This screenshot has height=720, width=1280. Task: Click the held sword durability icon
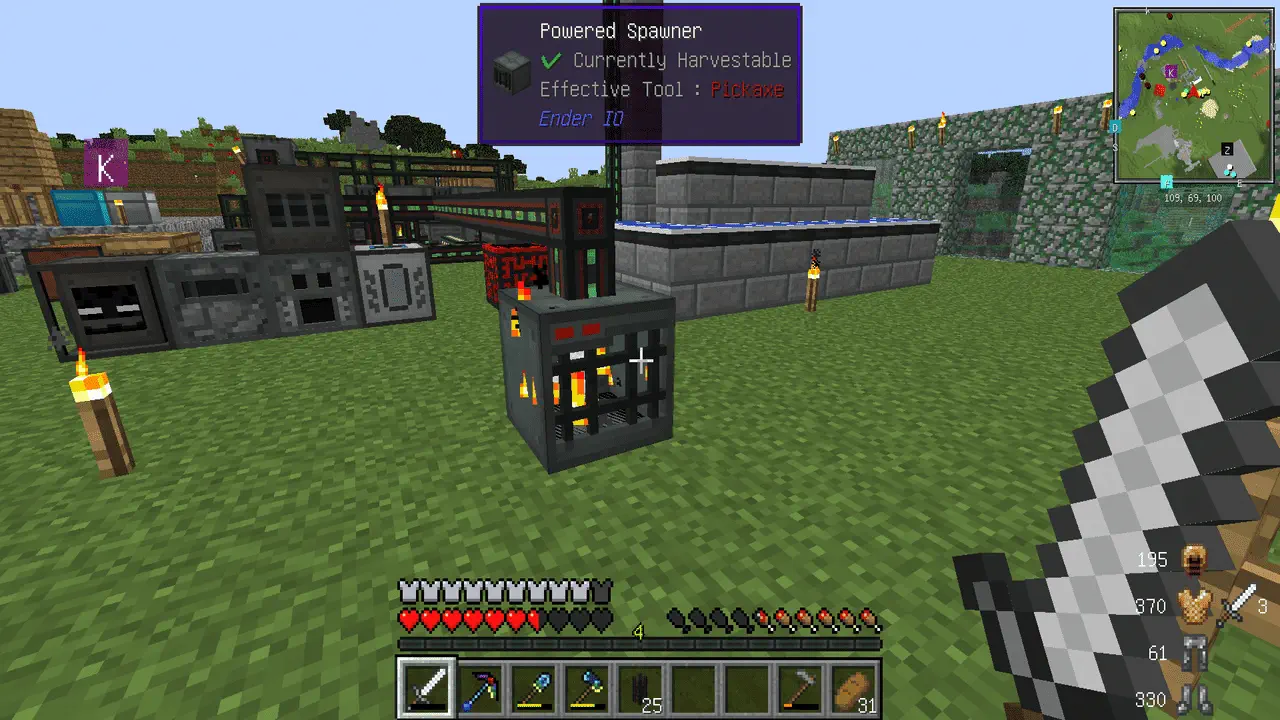[x=1239, y=604]
